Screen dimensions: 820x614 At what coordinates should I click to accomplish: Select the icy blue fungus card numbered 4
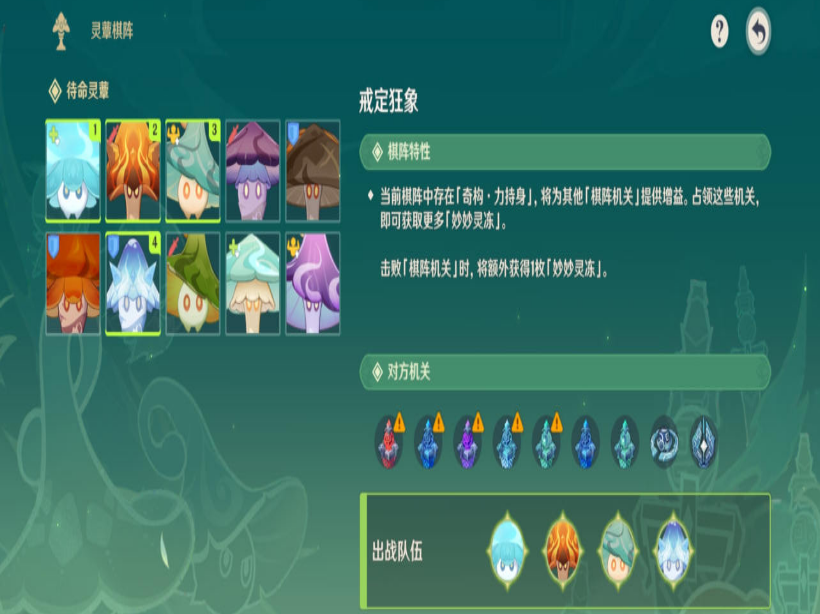click(133, 284)
